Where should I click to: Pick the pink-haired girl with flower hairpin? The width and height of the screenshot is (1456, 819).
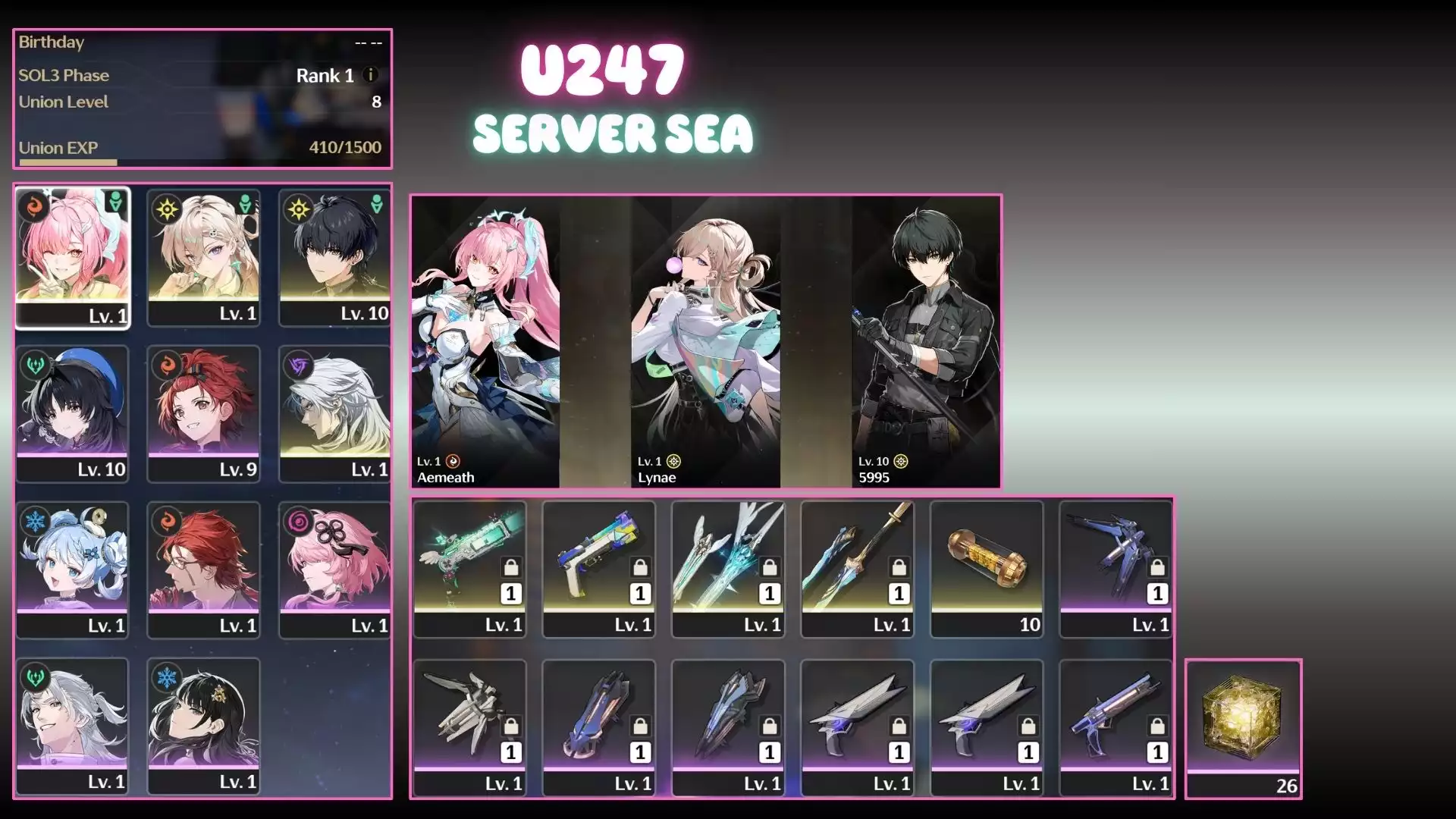334,570
